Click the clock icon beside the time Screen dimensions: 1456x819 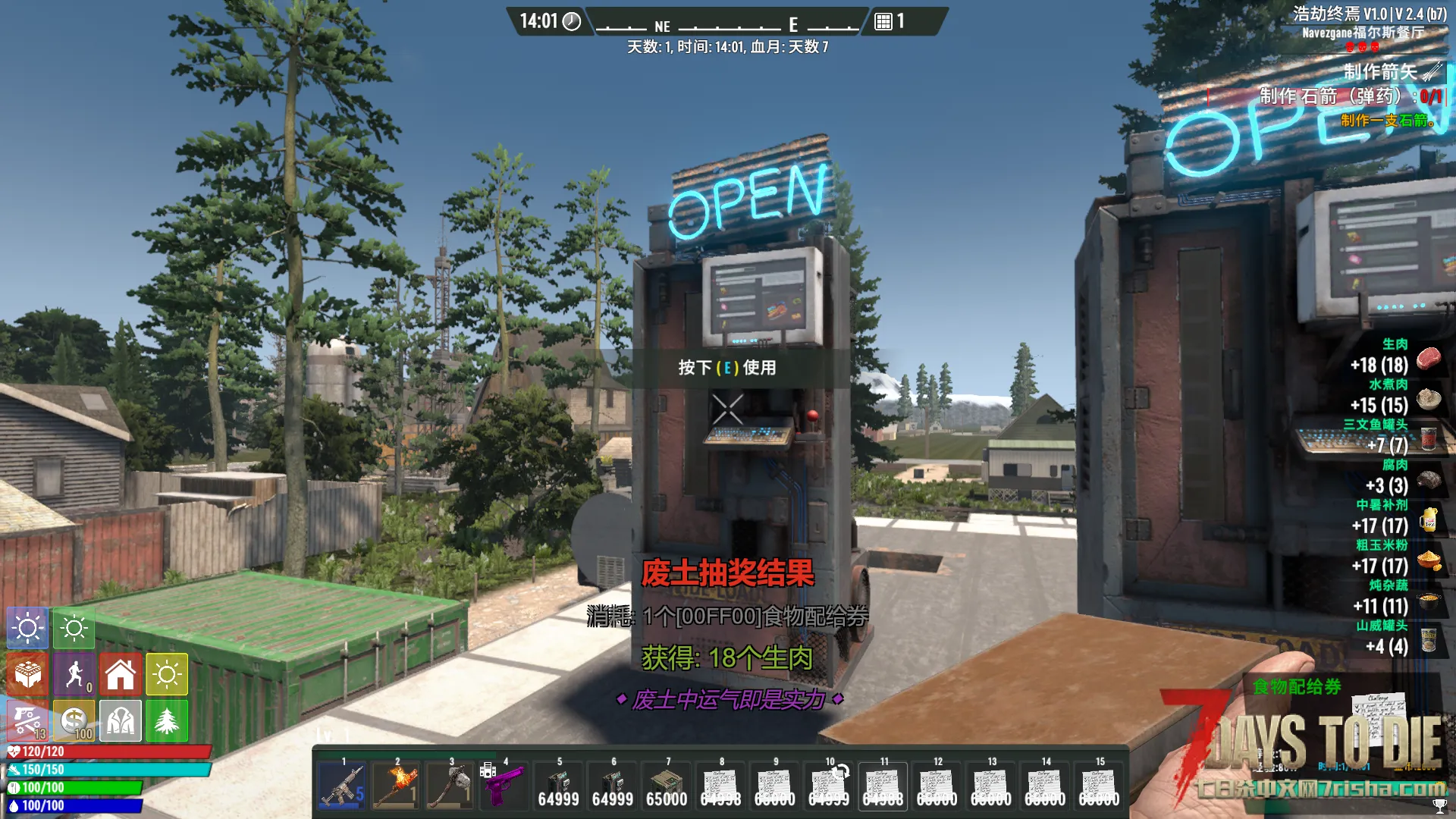572,21
